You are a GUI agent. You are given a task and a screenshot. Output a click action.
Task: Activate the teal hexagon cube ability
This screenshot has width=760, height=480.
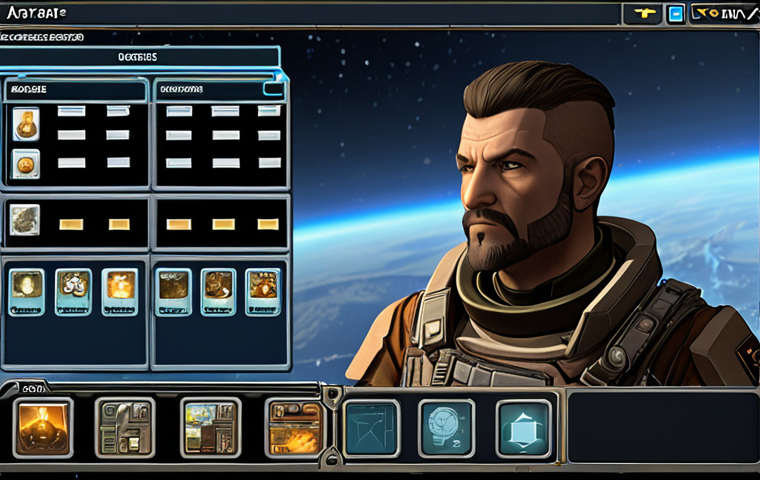coord(523,427)
